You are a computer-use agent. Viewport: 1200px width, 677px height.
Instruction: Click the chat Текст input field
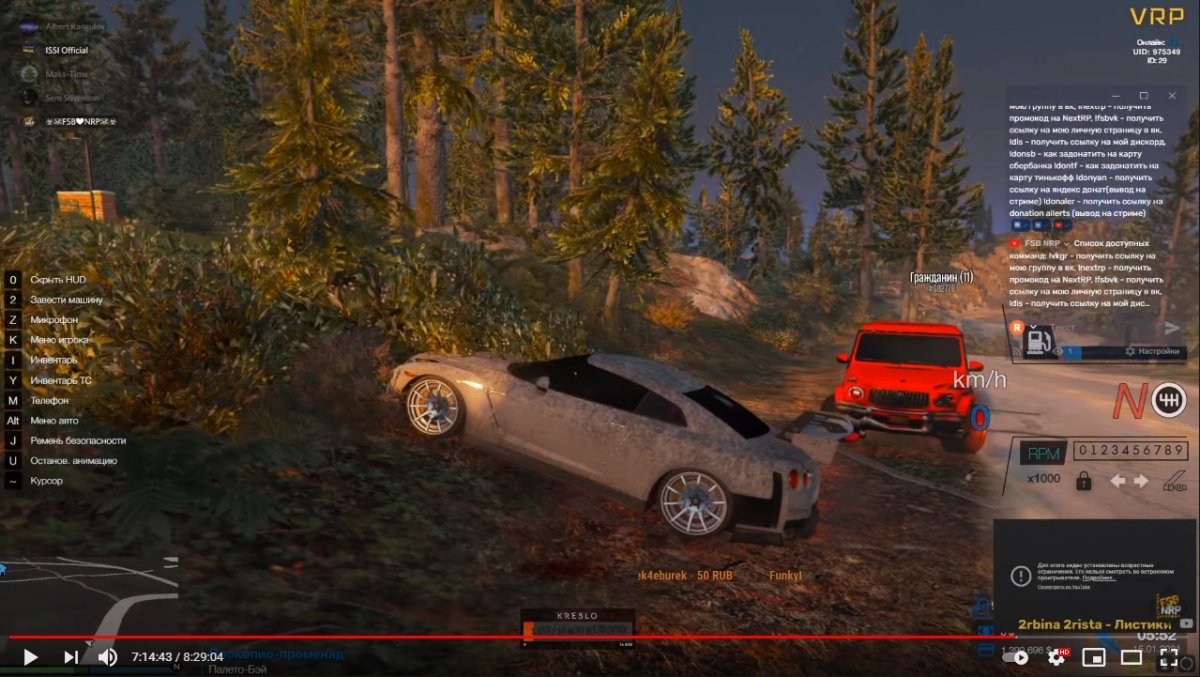coord(1090,327)
